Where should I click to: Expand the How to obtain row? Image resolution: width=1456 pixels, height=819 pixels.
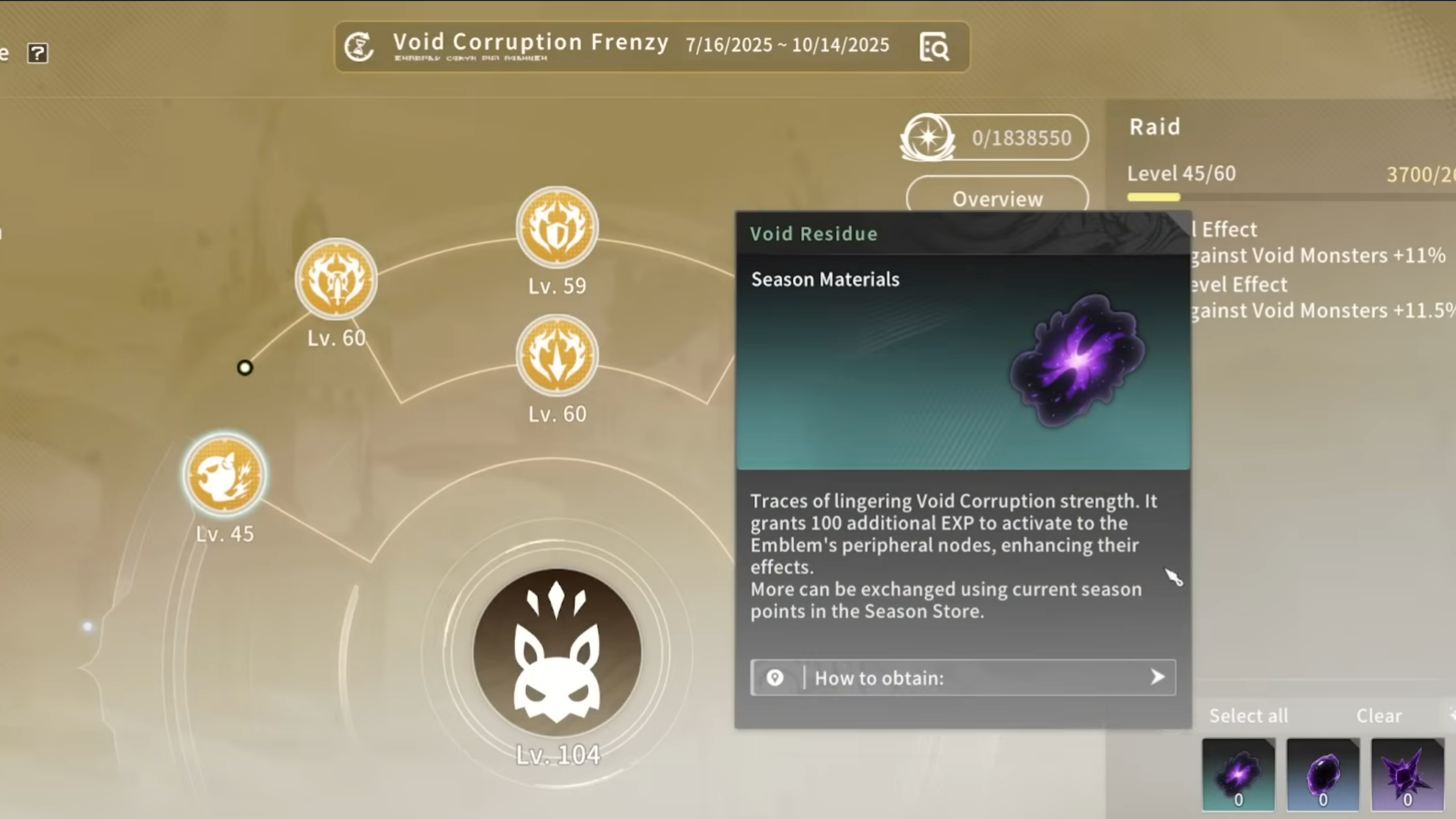(963, 677)
